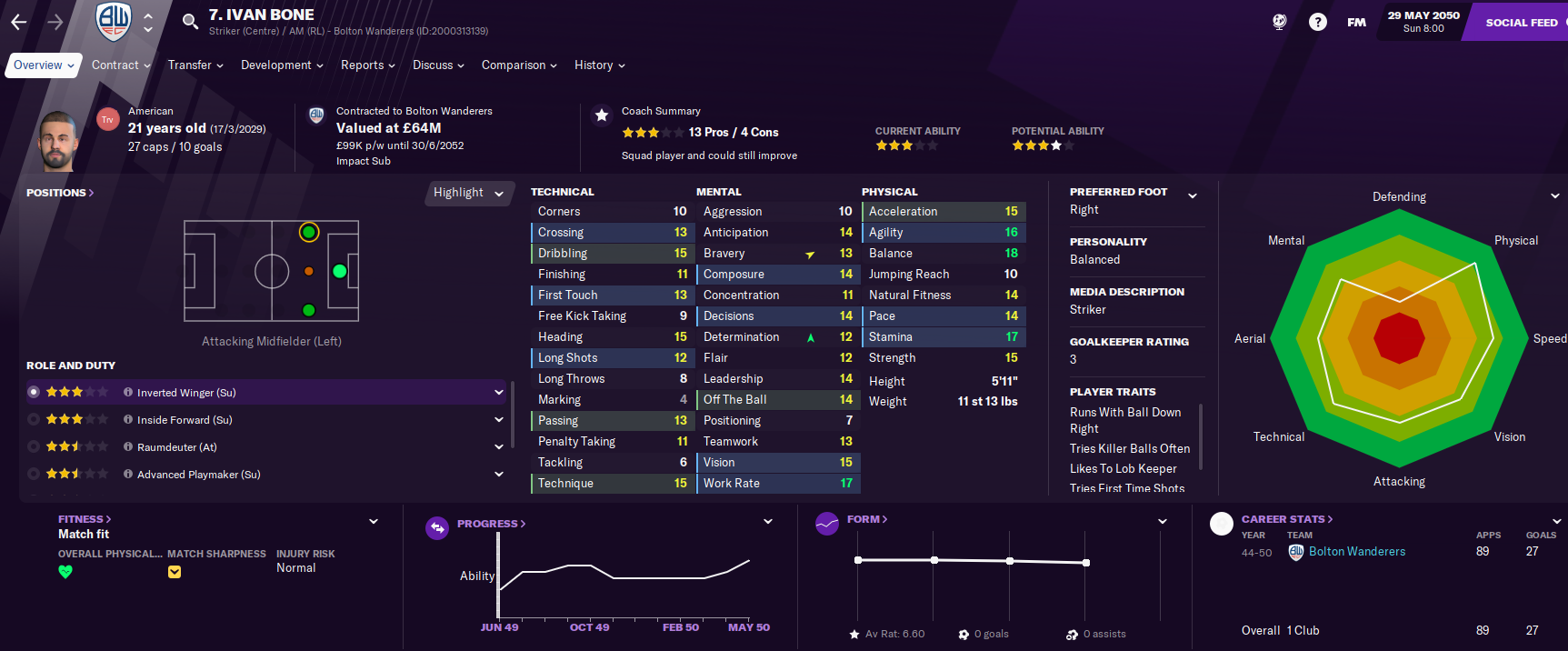Viewport: 1568px width, 651px height.
Task: Open the Contract menu
Action: coord(121,65)
